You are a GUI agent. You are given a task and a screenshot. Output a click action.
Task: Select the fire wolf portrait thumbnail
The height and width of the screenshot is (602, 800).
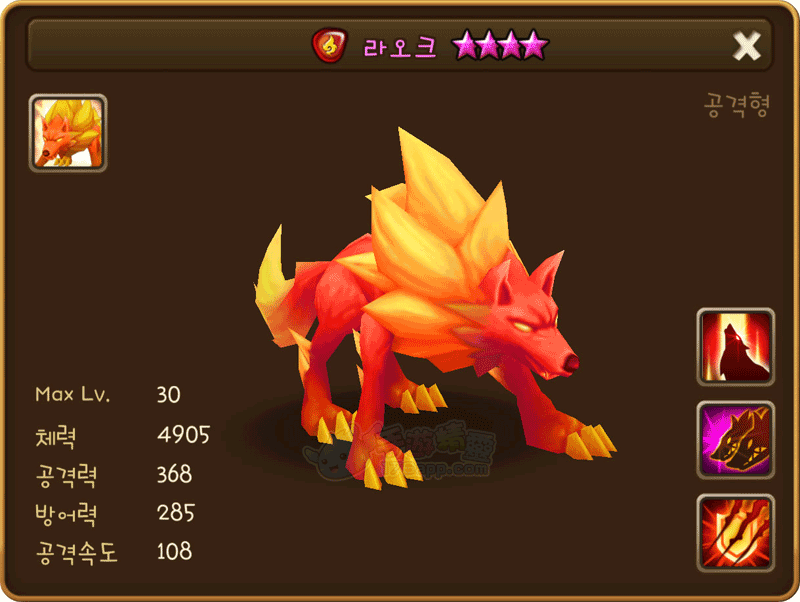(68, 133)
